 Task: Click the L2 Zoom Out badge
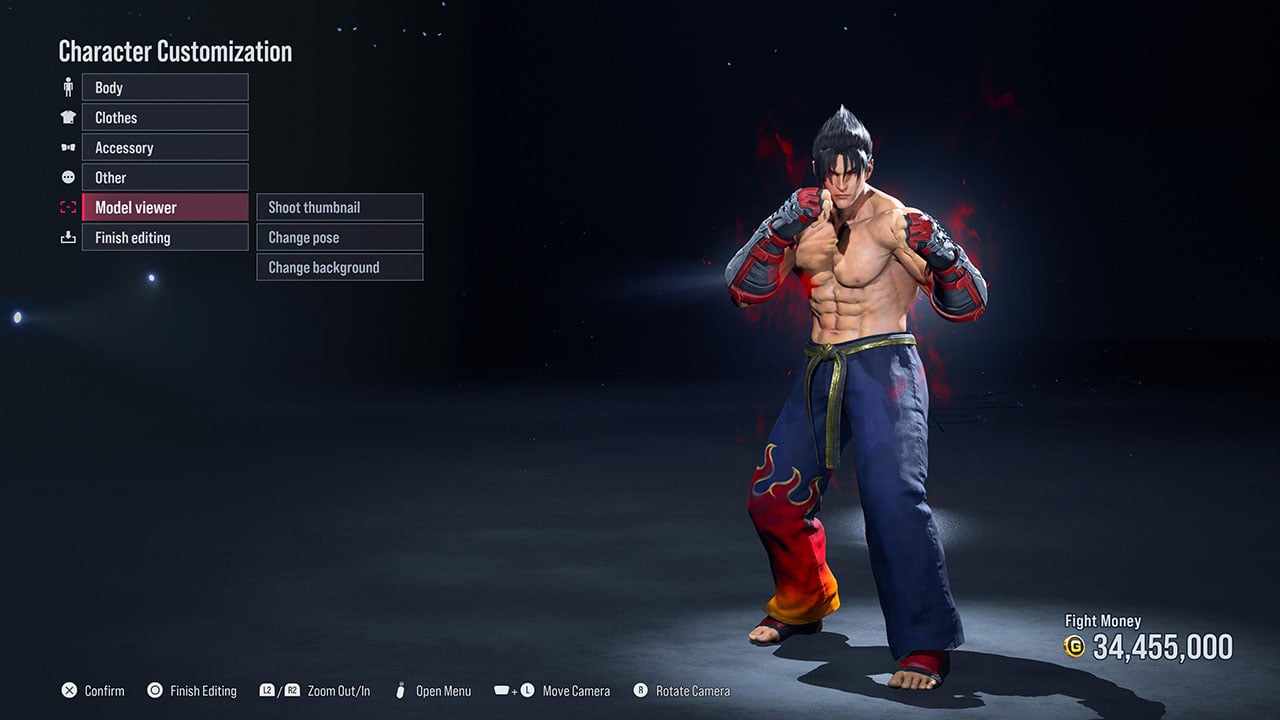[x=268, y=690]
